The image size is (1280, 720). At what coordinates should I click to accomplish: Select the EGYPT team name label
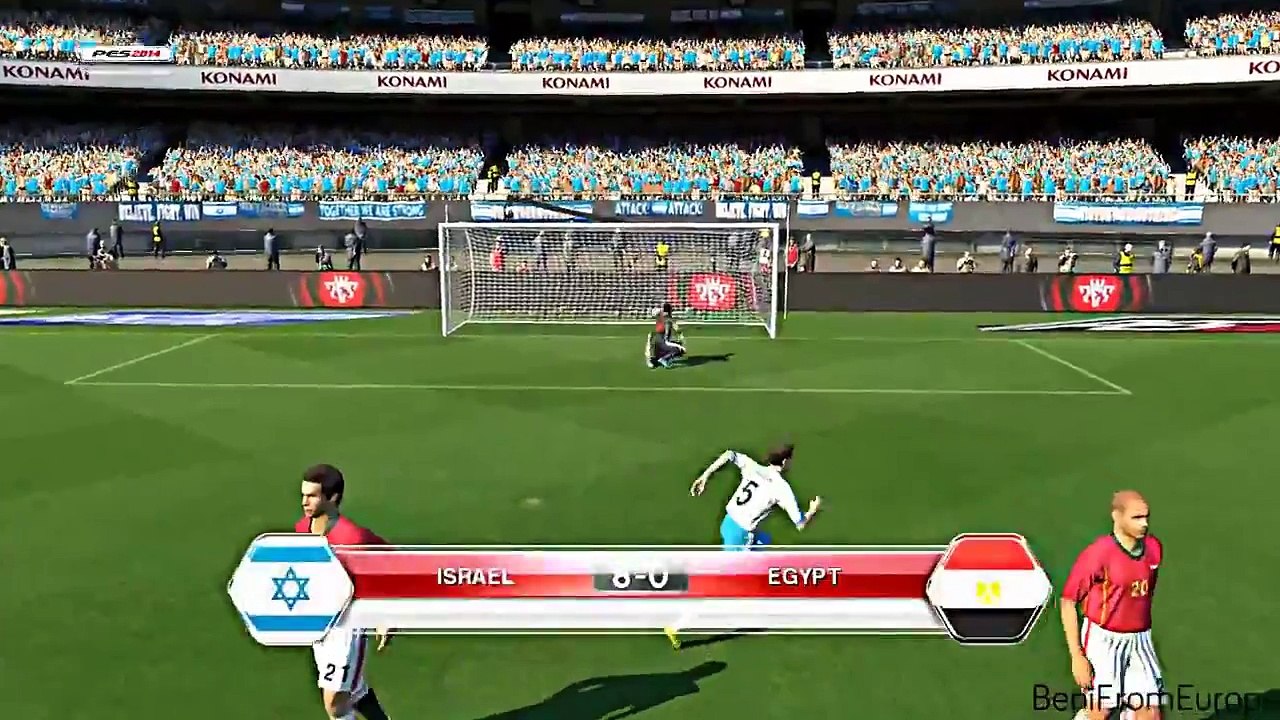(805, 576)
